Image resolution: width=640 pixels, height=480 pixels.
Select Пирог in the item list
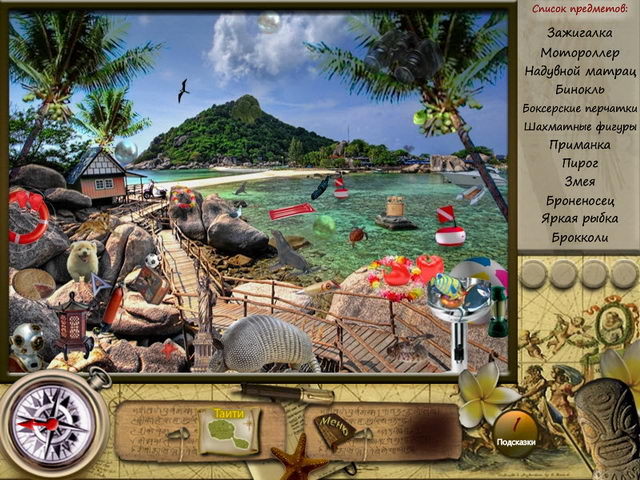[x=580, y=162]
